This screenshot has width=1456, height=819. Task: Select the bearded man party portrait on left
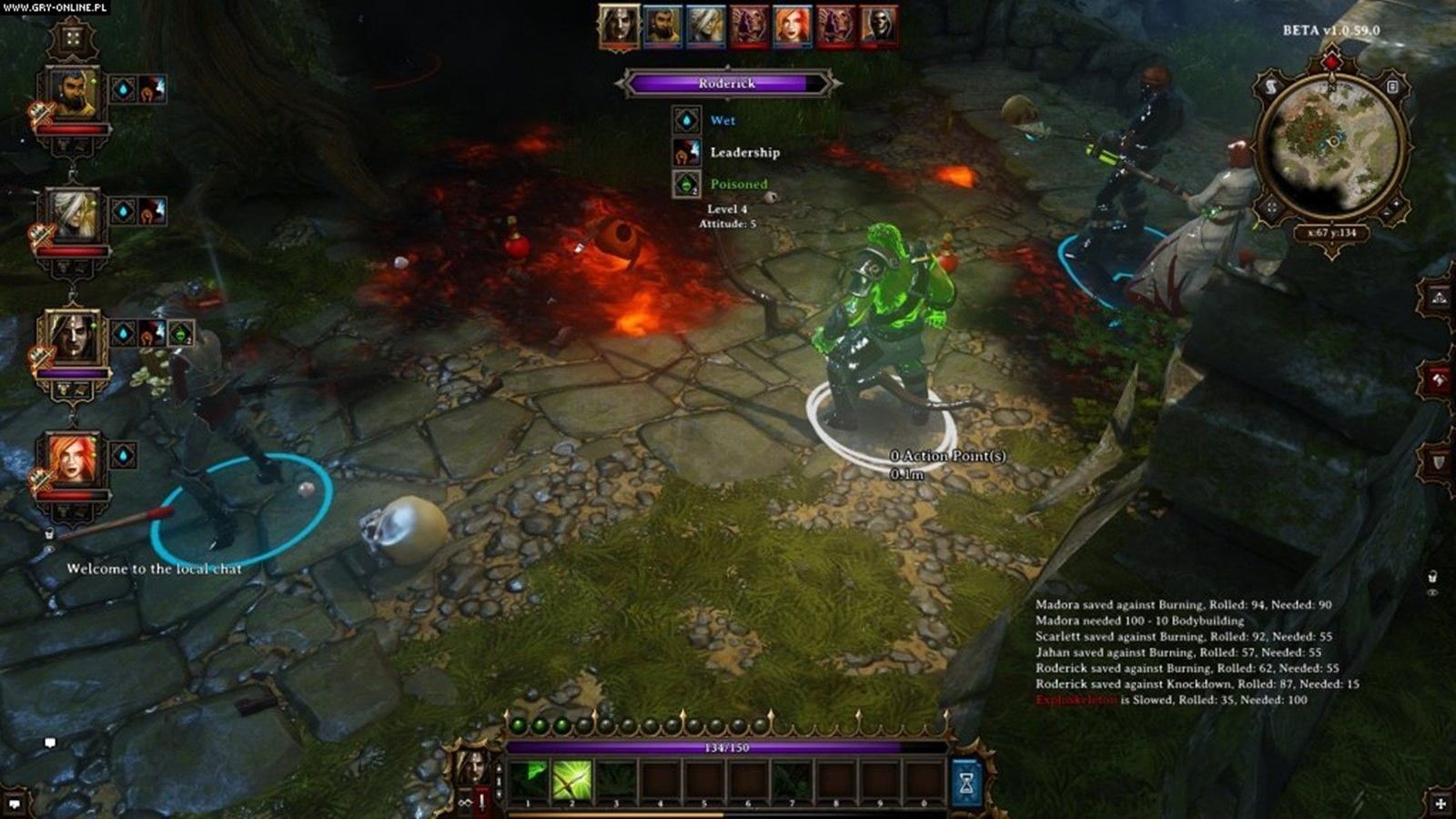pos(72,93)
